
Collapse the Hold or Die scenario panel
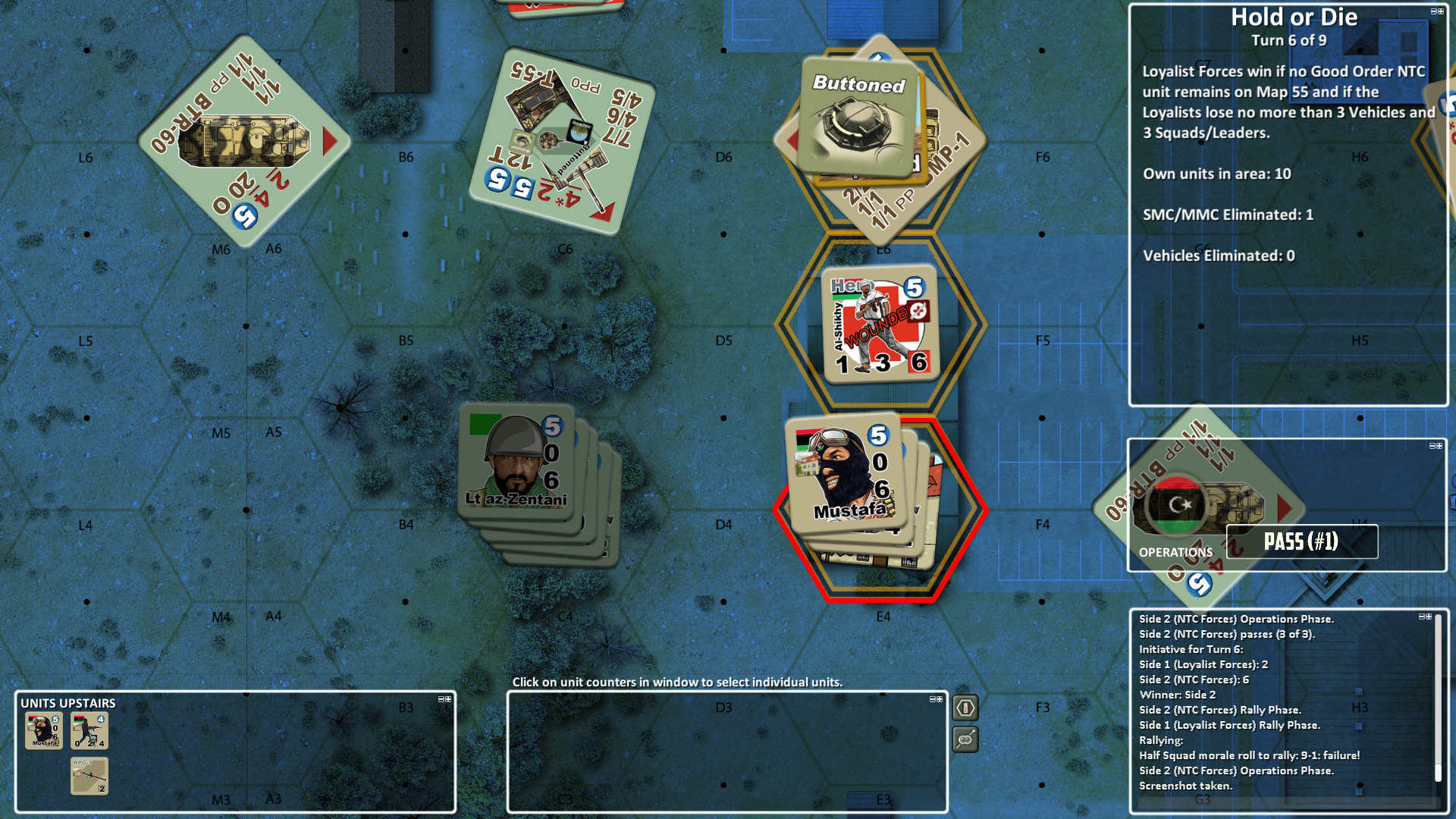(x=1434, y=10)
